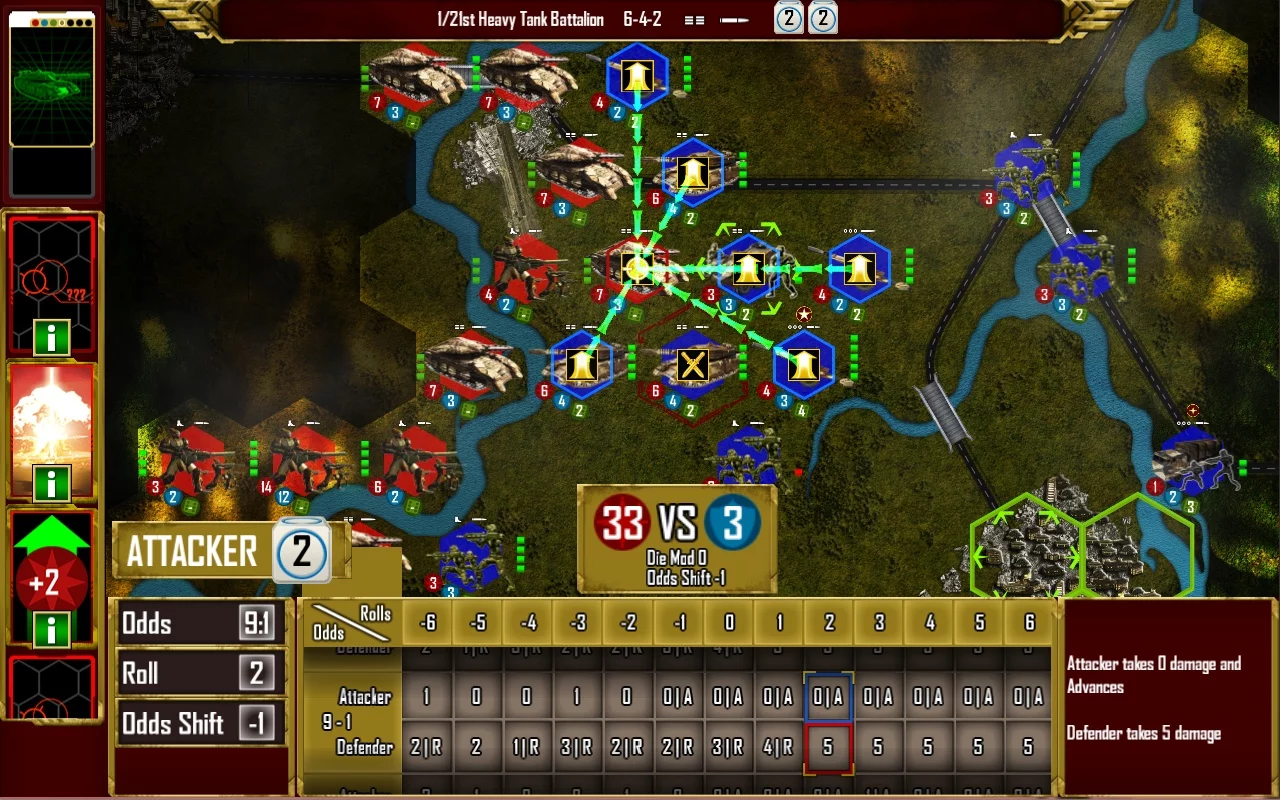Click the 1/21st Heavy Tank Battalion title
This screenshot has height=800, width=1280.
coord(520,18)
